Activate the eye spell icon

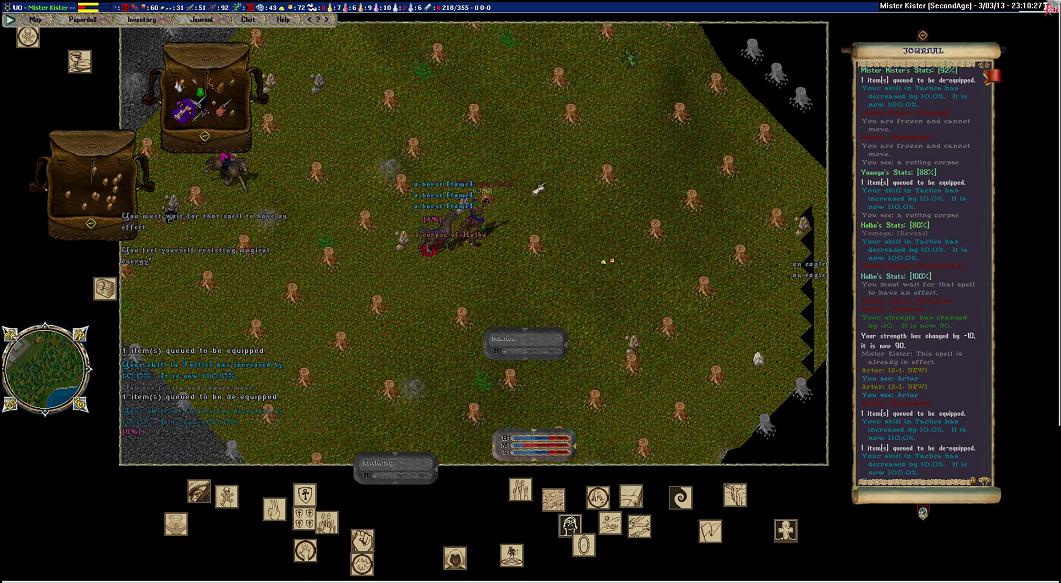click(199, 490)
